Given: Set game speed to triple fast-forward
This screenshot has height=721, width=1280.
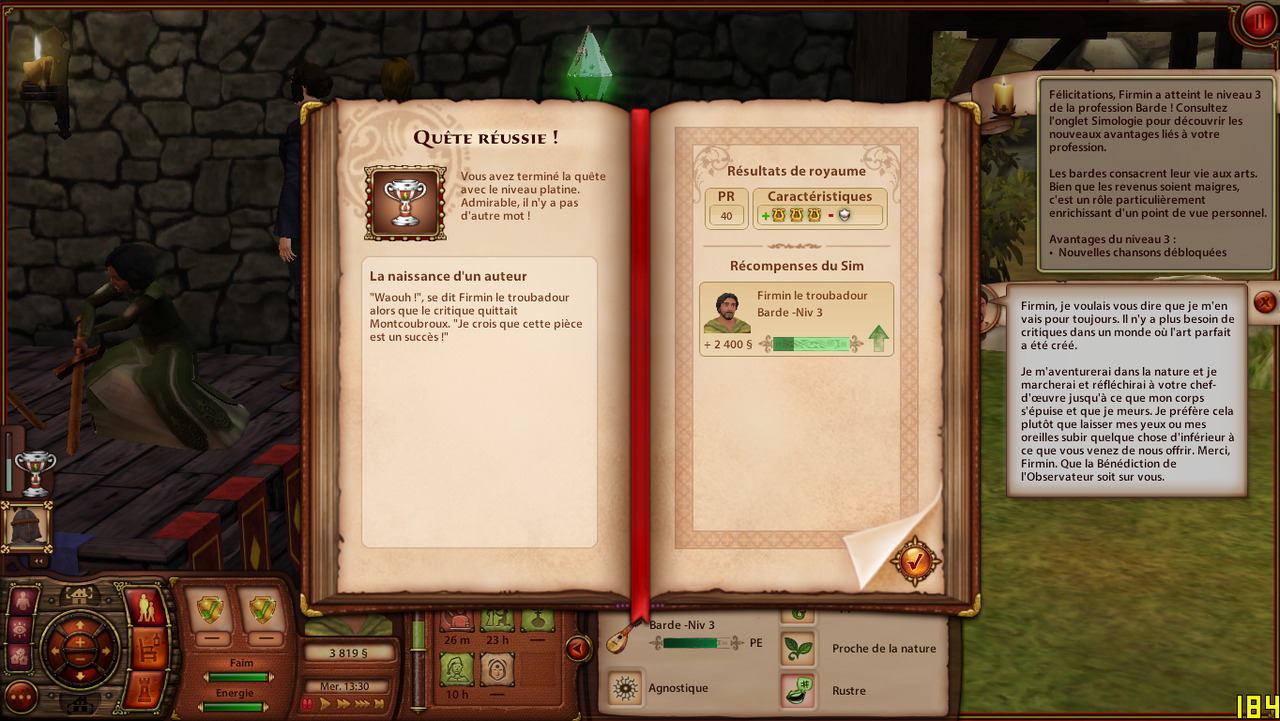Looking at the screenshot, I should point(362,704).
